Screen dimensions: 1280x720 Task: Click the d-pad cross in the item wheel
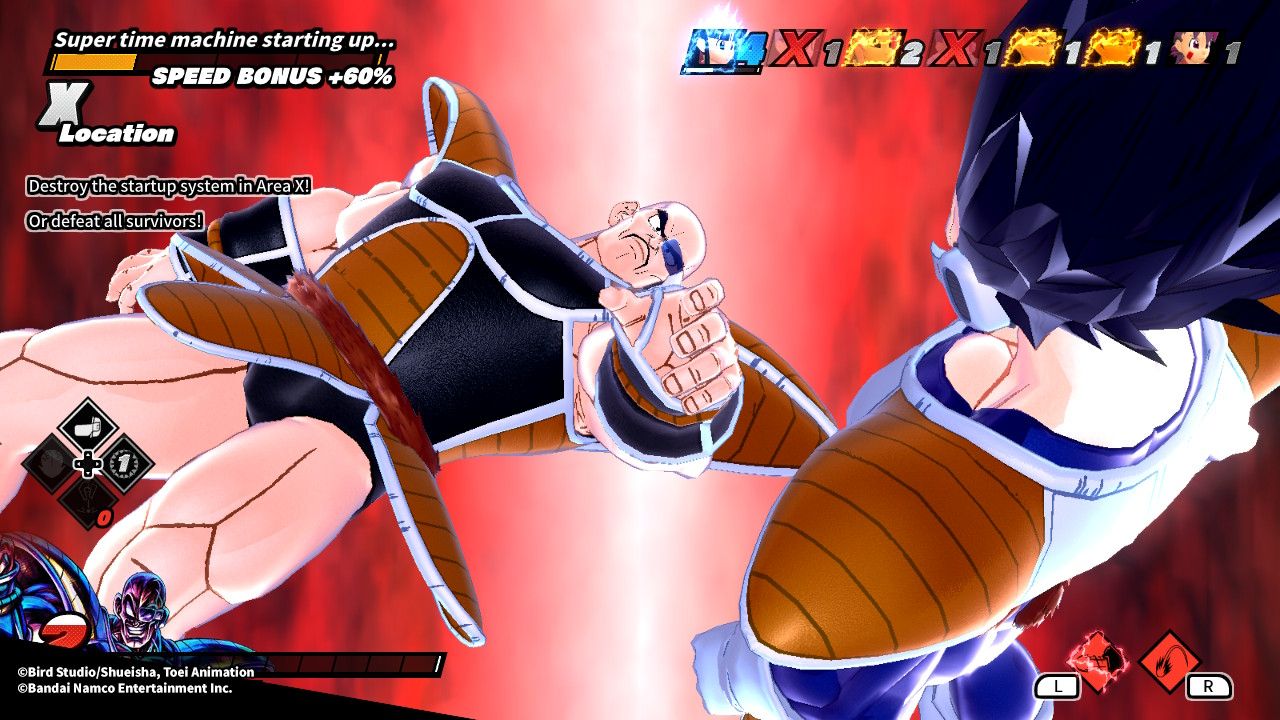pyautogui.click(x=86, y=462)
